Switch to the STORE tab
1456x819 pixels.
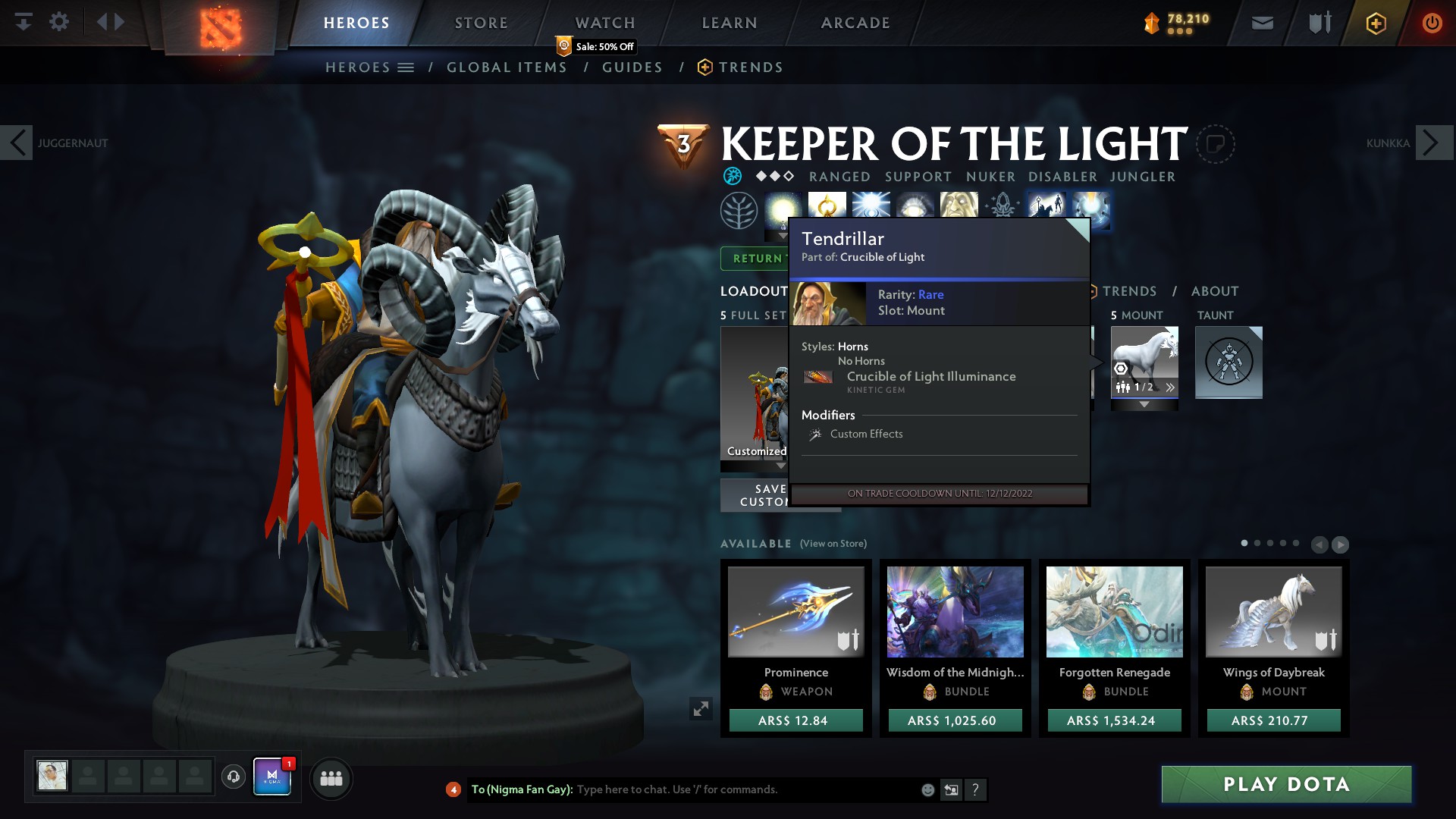click(x=481, y=22)
